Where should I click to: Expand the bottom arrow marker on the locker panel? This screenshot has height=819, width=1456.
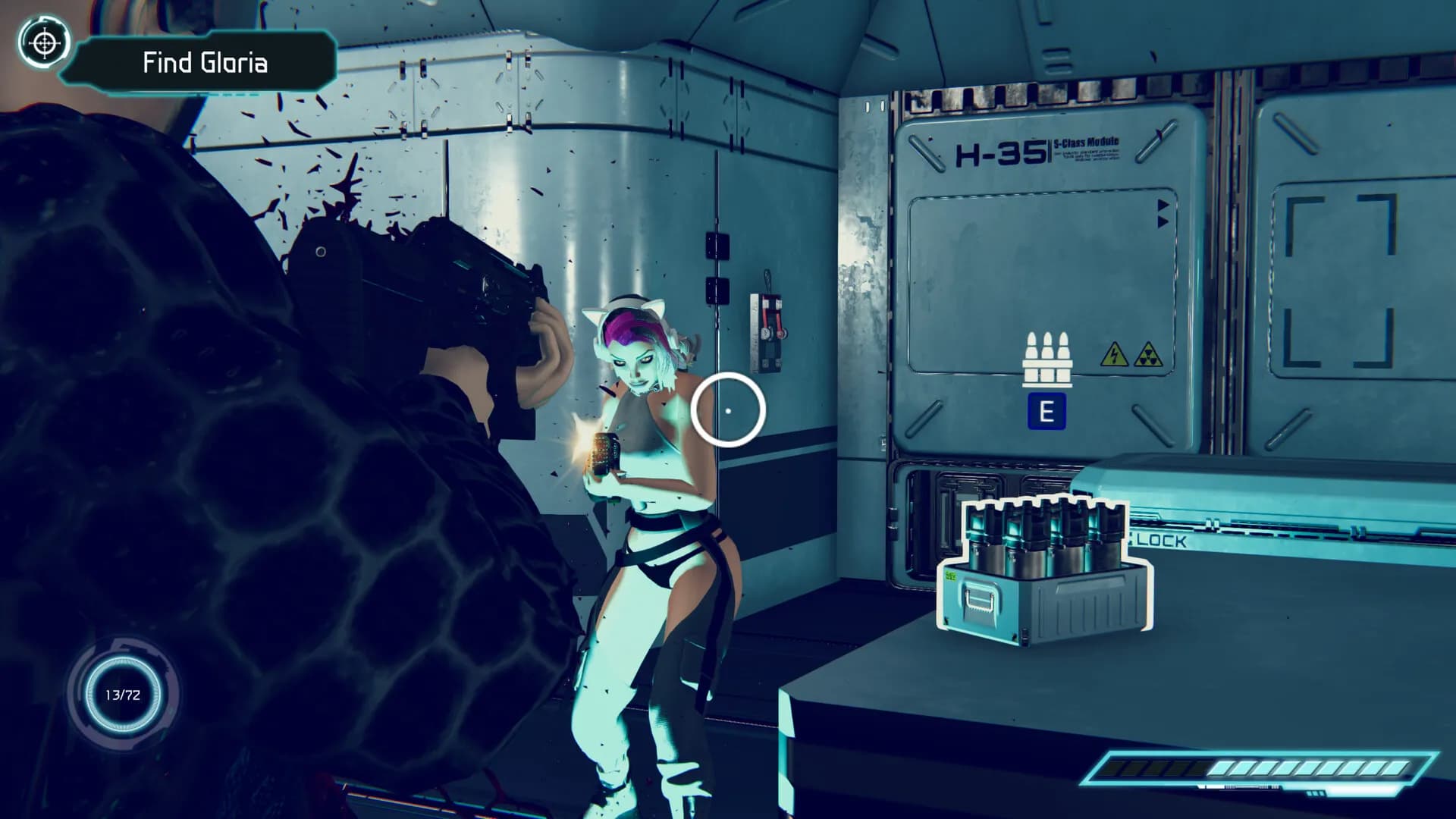[x=1163, y=221]
